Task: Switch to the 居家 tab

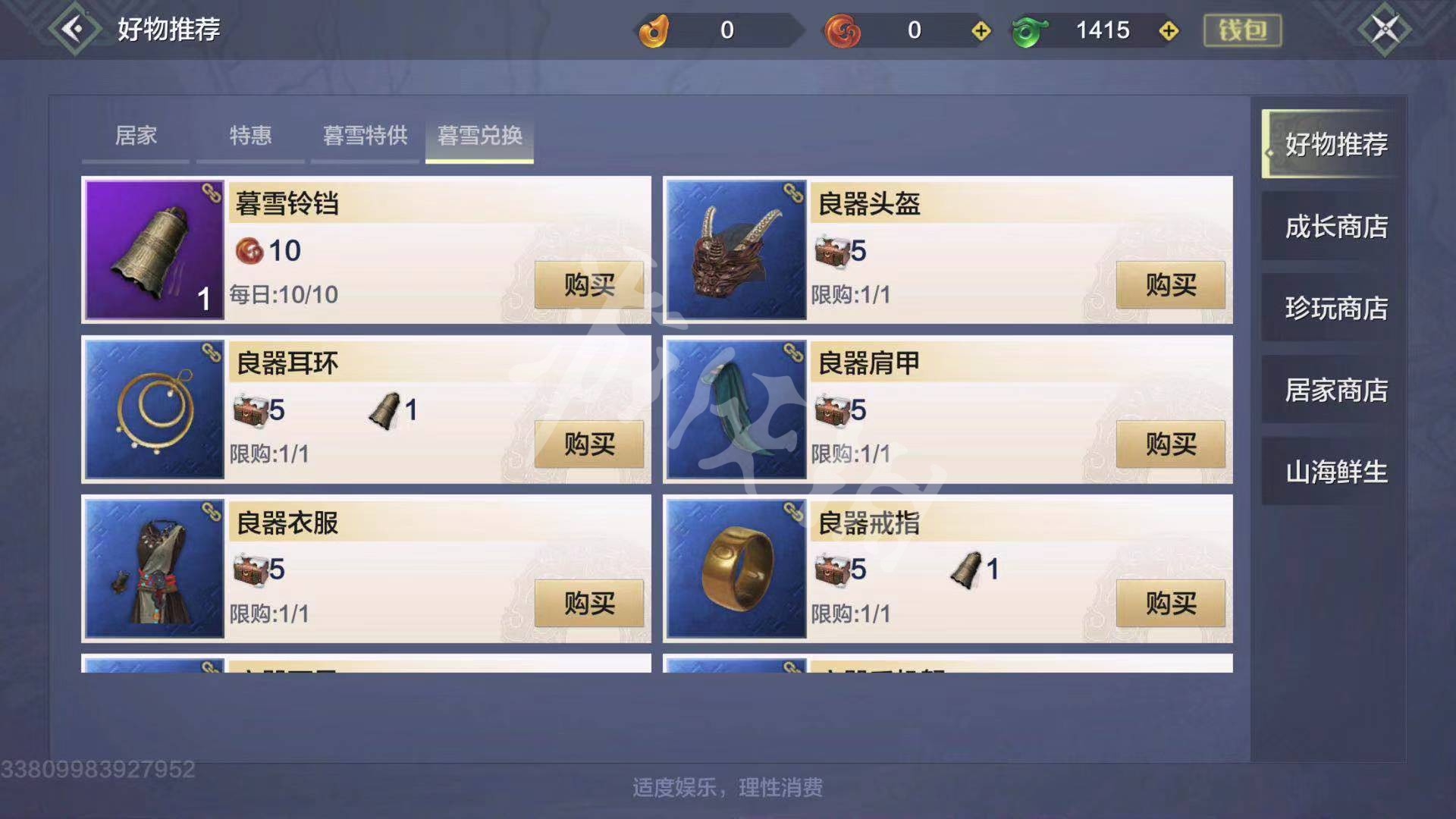Action: click(135, 136)
